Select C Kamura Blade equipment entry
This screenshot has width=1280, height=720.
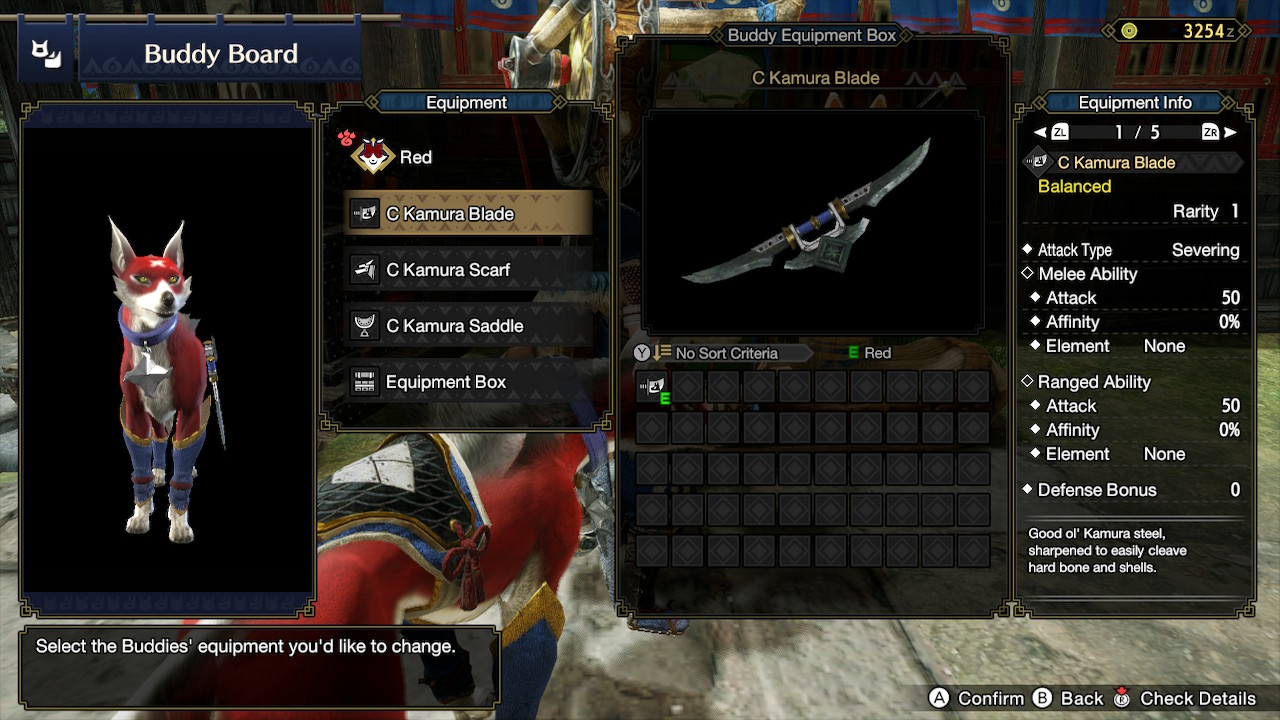coord(467,214)
